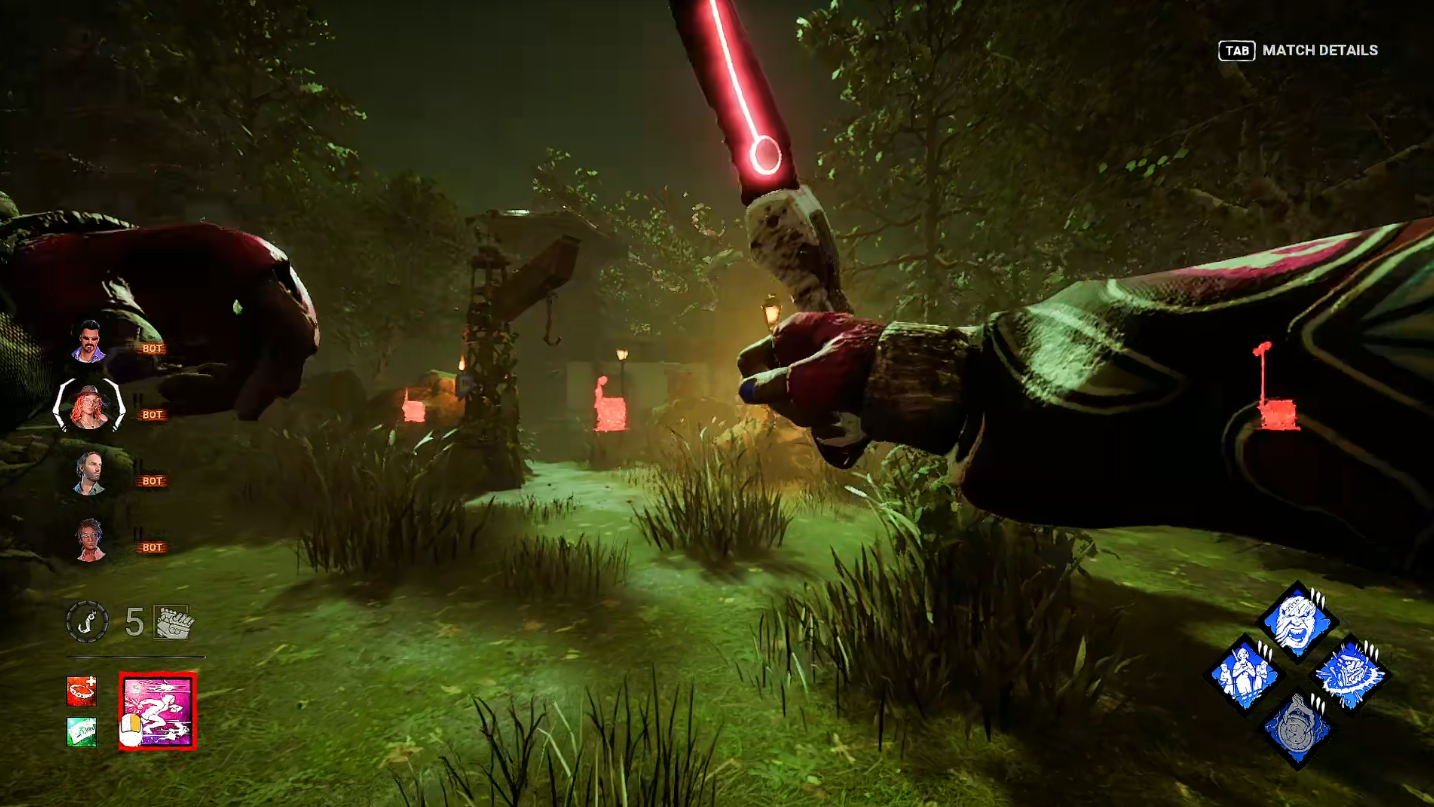The height and width of the screenshot is (807, 1434).
Task: Select the splash-burst perk diamond
Action: pos(1350,676)
